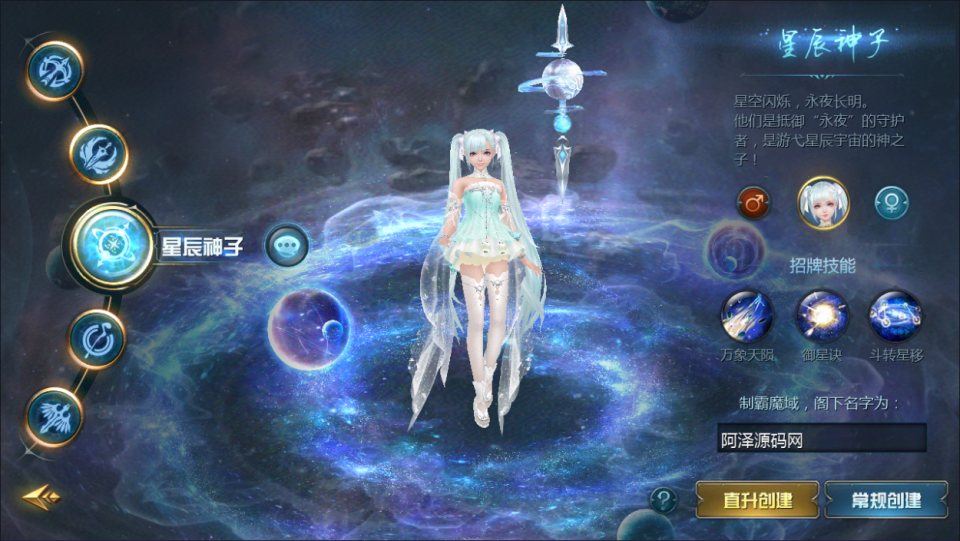
Task: View the 御星诀 skill icon
Action: click(822, 316)
